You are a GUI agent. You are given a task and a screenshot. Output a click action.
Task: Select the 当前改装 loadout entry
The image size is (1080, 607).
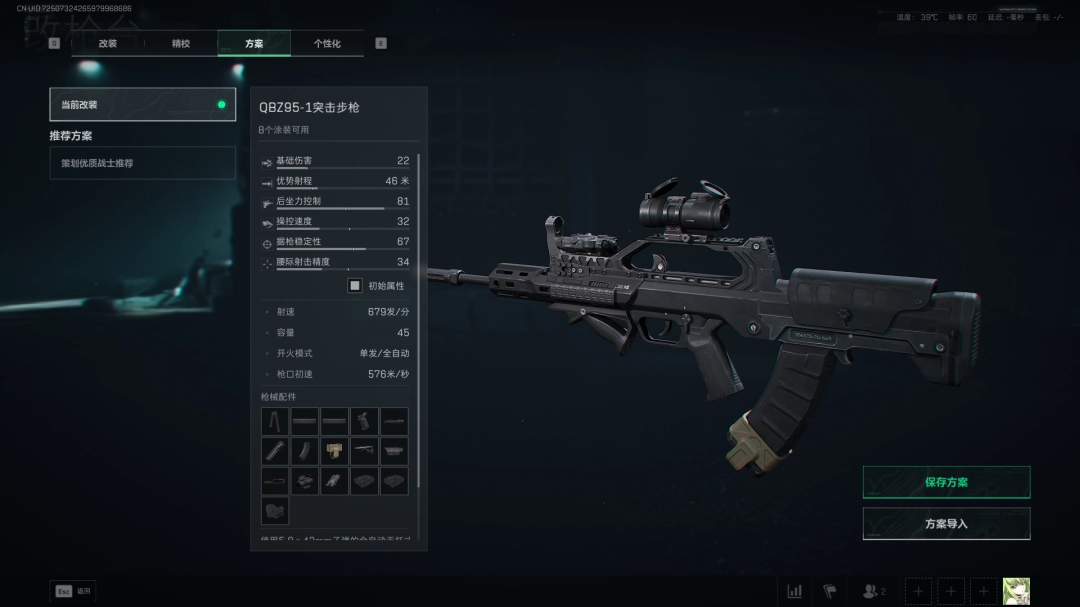(x=143, y=104)
